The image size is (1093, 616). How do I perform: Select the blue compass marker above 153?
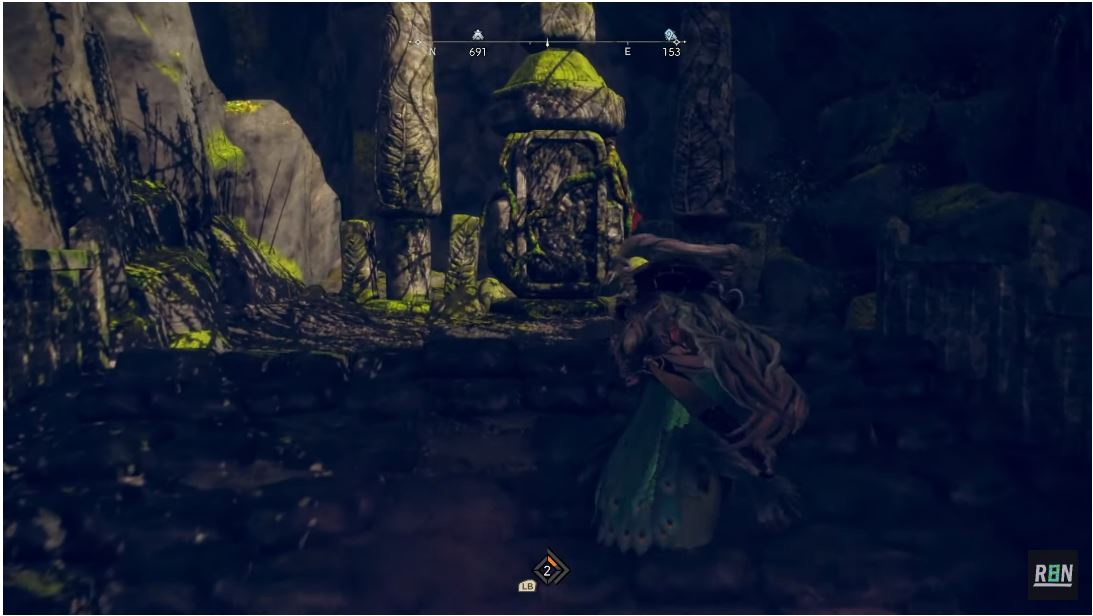click(670, 36)
